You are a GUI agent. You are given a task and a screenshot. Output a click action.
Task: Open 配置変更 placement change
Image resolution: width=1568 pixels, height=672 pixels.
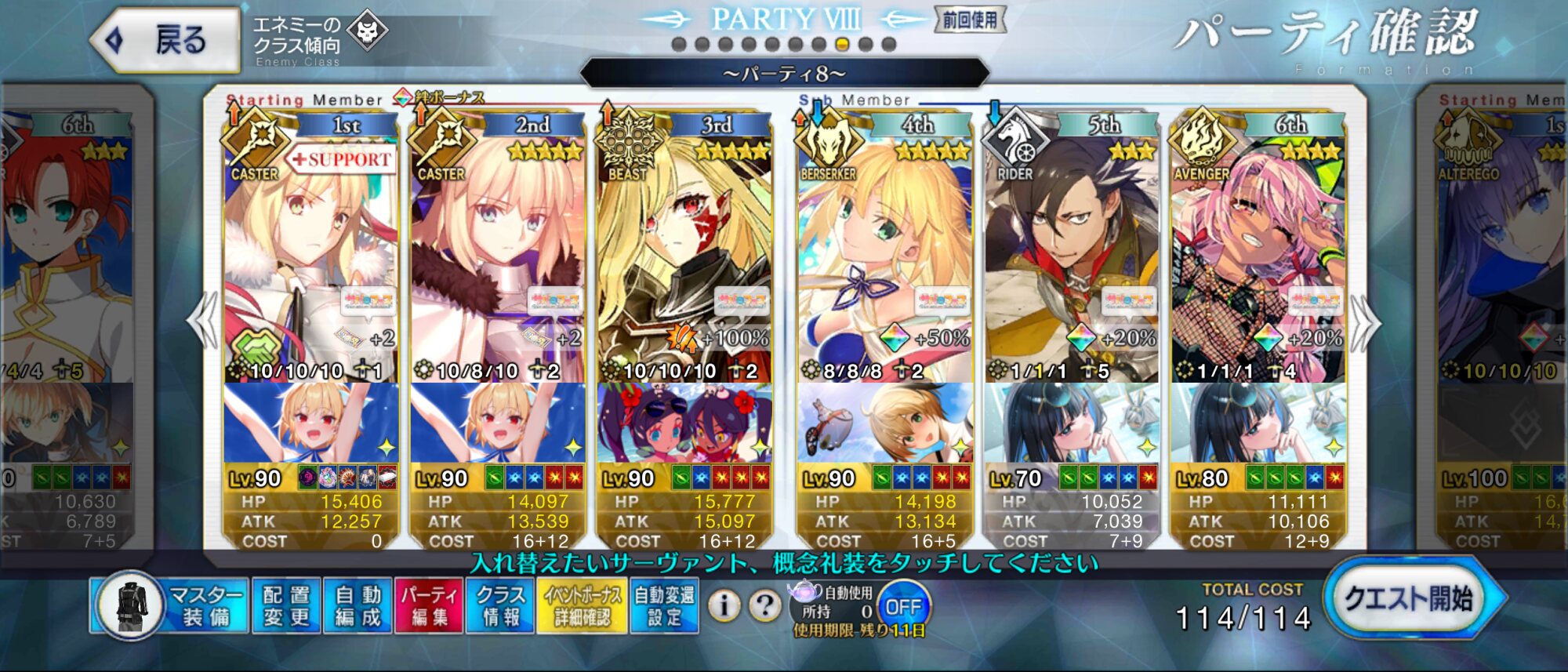(287, 605)
